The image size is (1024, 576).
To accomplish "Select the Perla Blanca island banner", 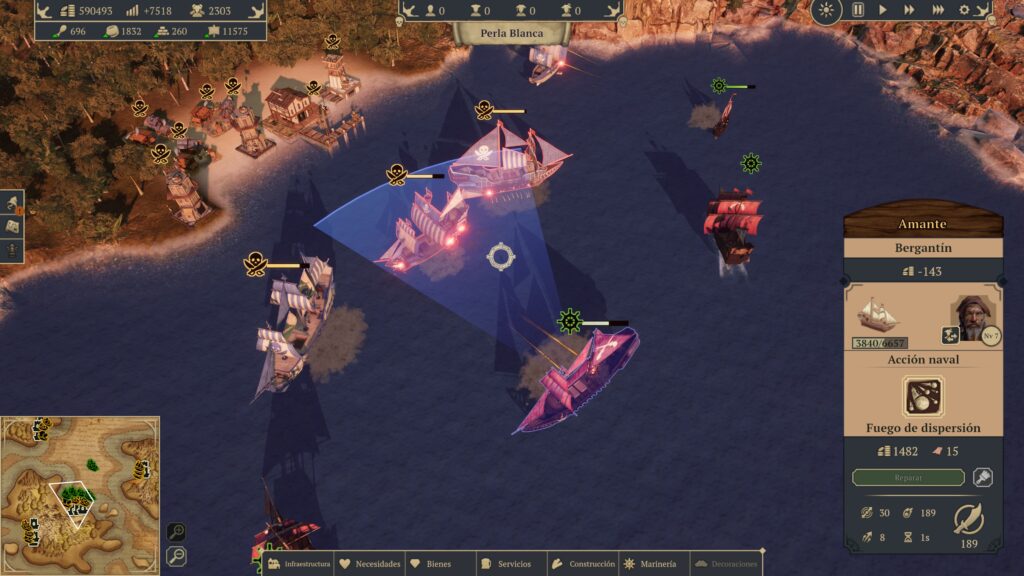I will click(511, 33).
